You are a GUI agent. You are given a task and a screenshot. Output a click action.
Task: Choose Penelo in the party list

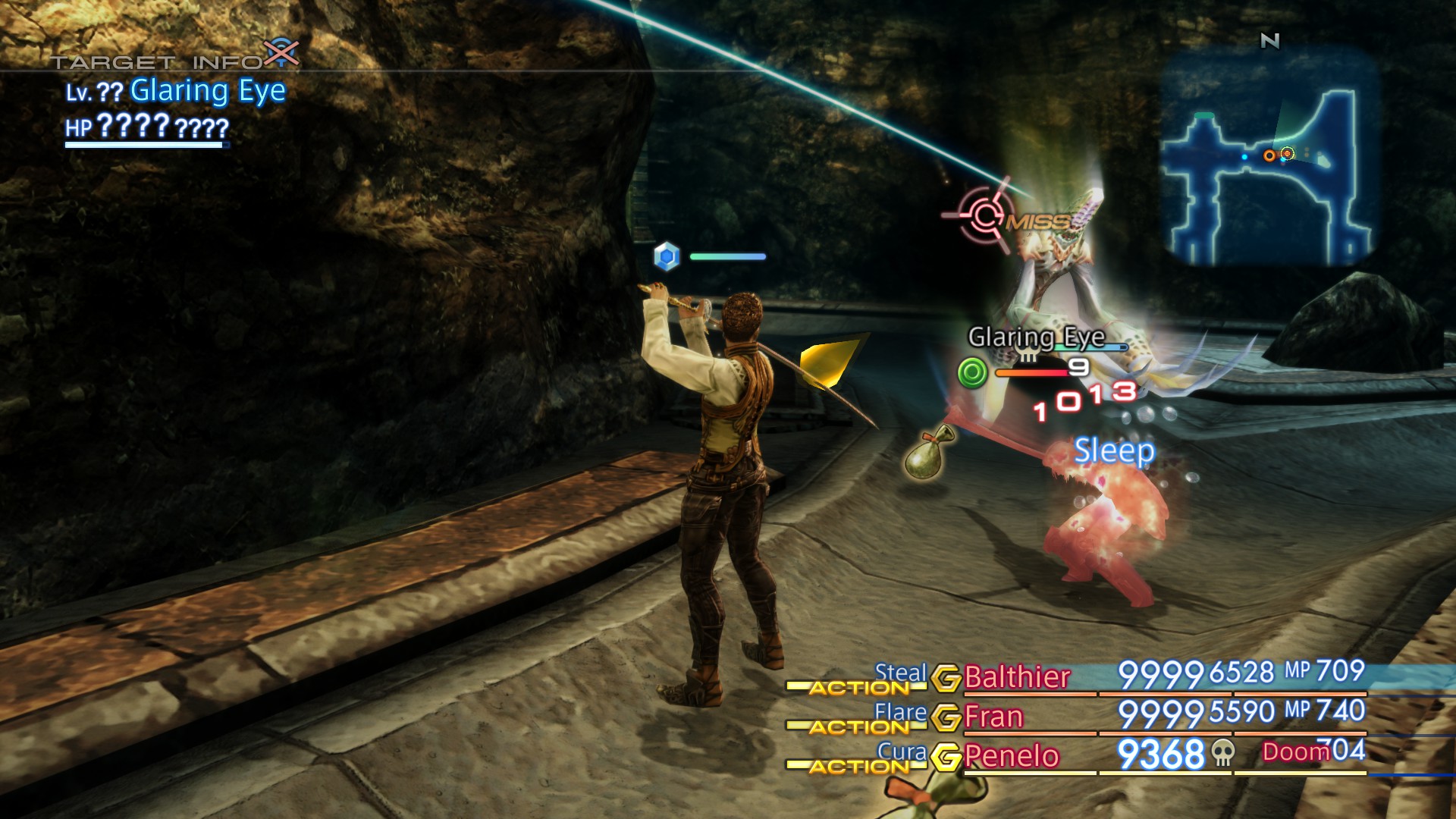point(1012,756)
